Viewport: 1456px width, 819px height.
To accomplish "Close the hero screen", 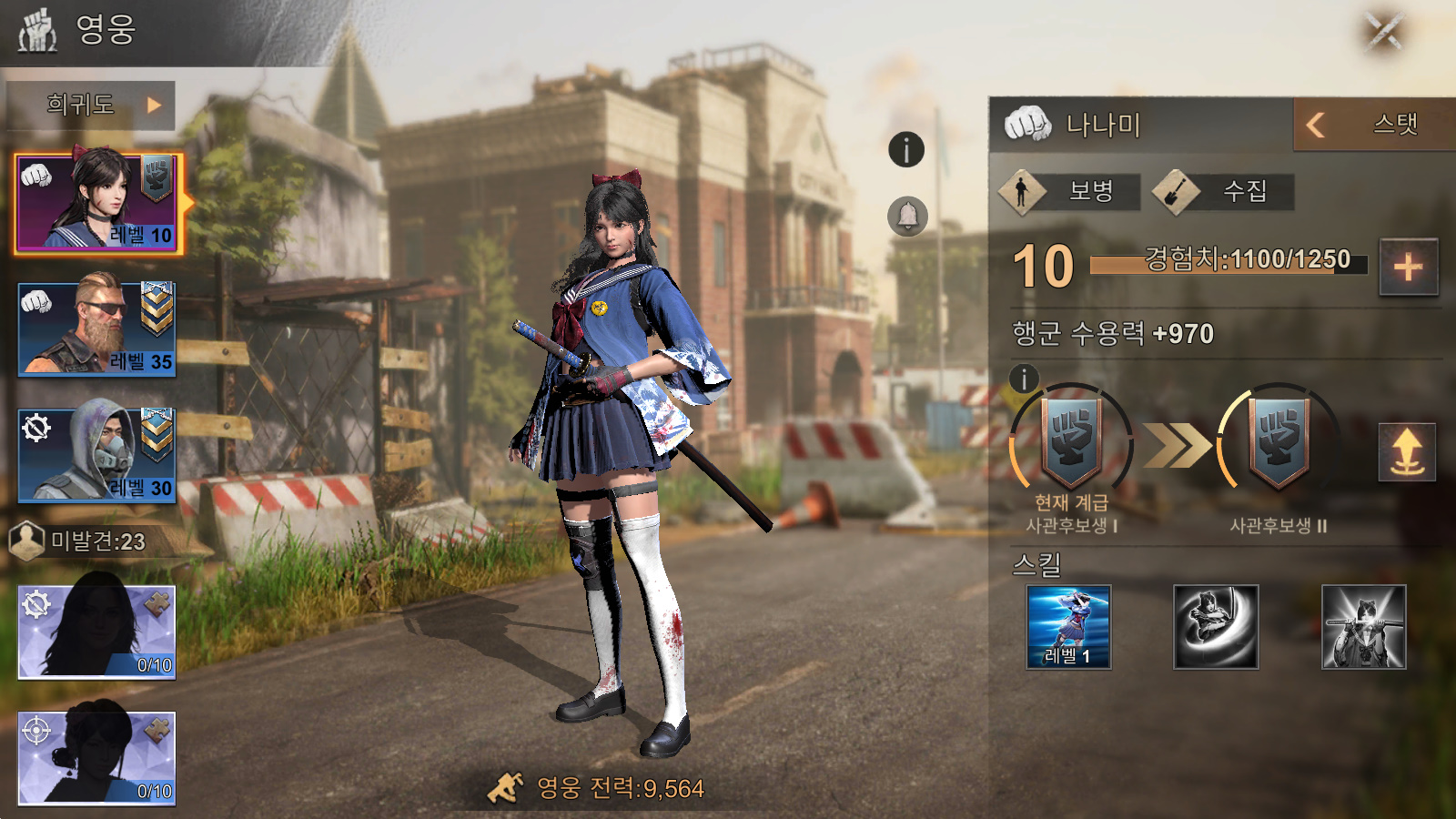I will pyautogui.click(x=1384, y=33).
